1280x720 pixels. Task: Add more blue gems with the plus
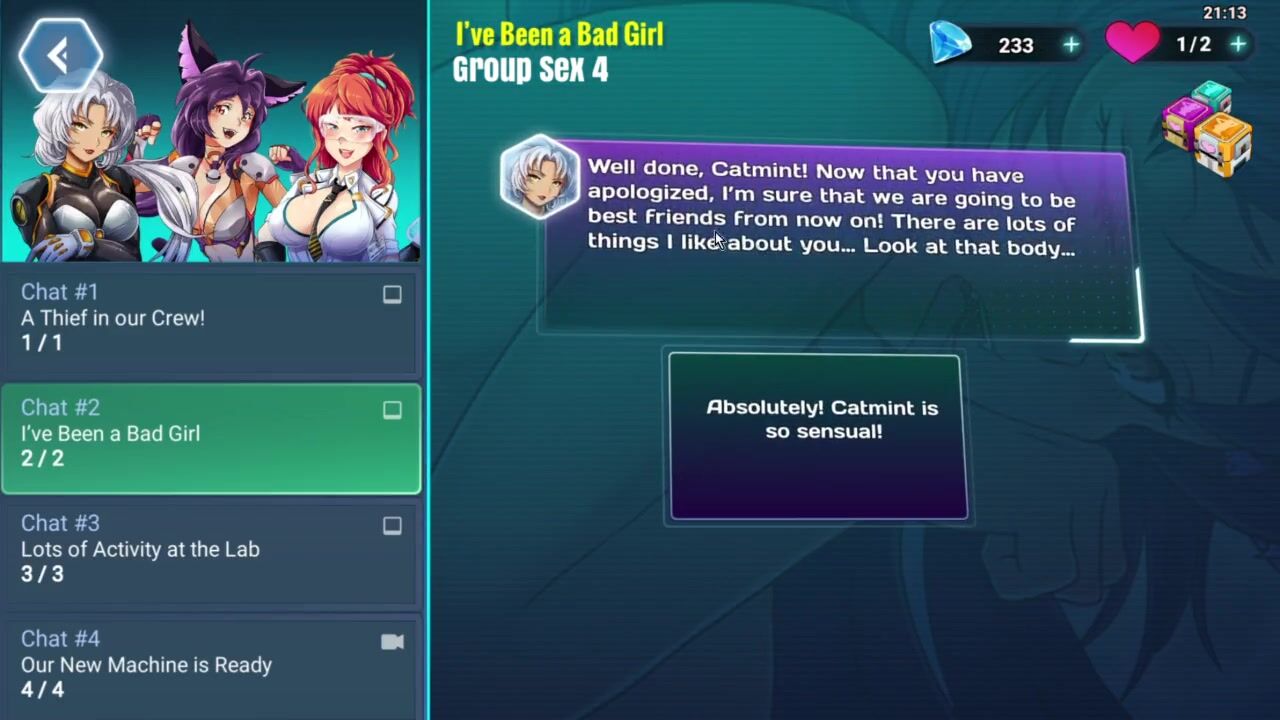(x=1071, y=45)
